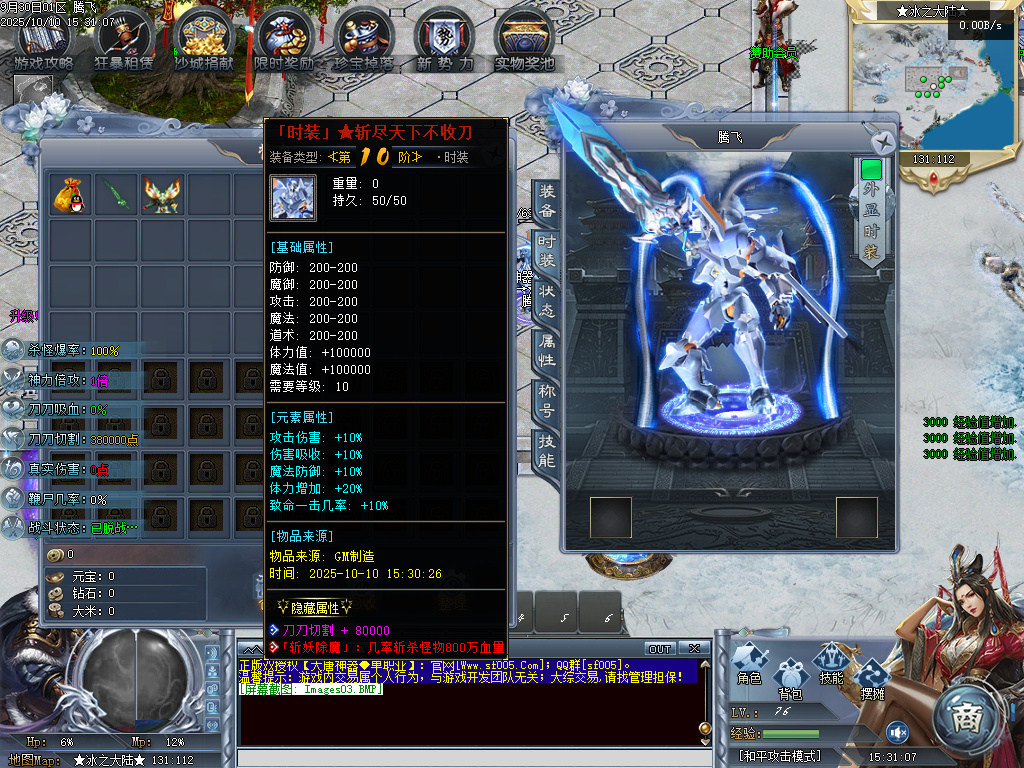Toggle the sound mute speaker icon
The height and width of the screenshot is (768, 1024).
[x=897, y=732]
